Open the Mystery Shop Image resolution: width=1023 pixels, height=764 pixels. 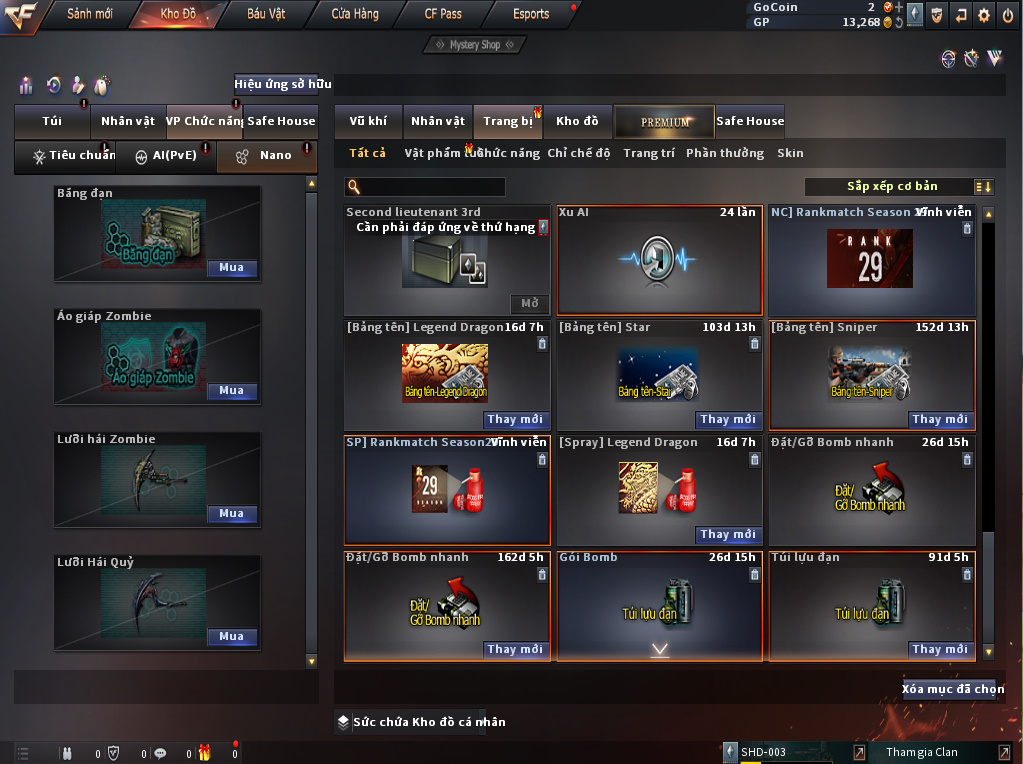coord(475,45)
